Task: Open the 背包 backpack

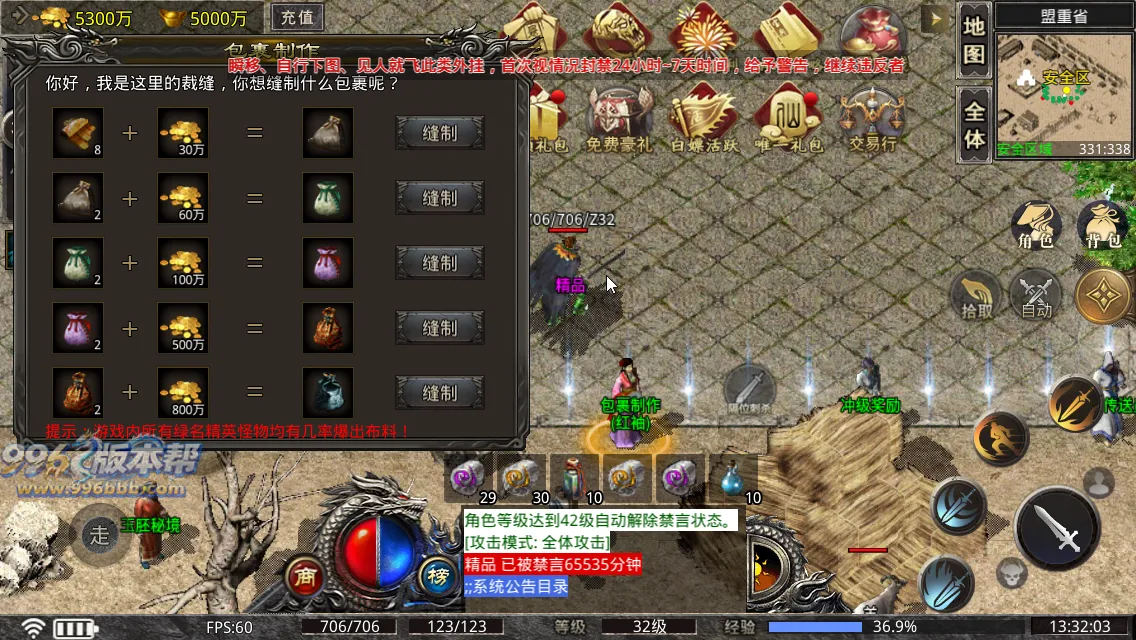Action: click(x=1101, y=226)
